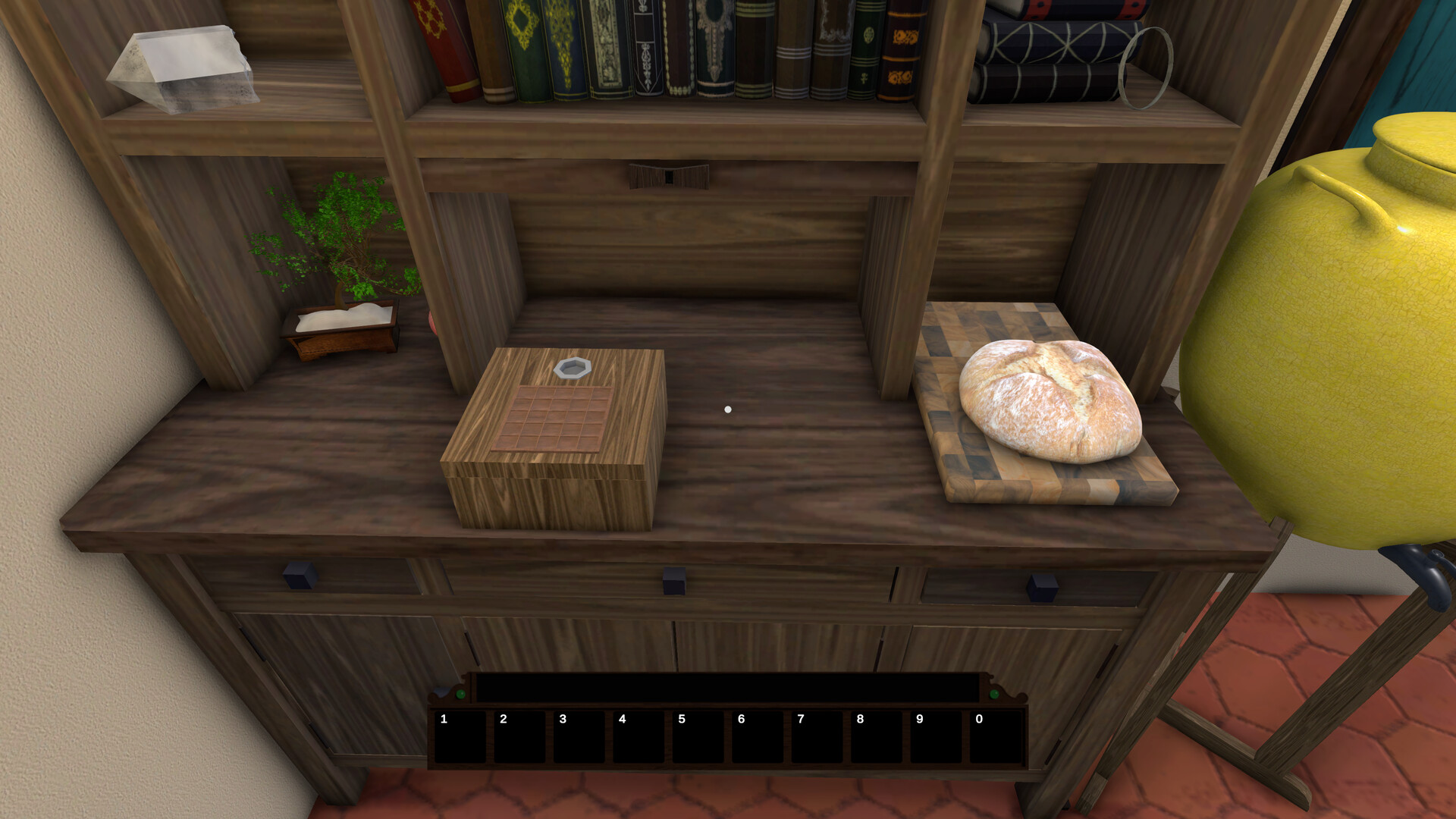Click the hexagonal metal dish on the box lid
The width and height of the screenshot is (1456, 819).
(x=574, y=368)
